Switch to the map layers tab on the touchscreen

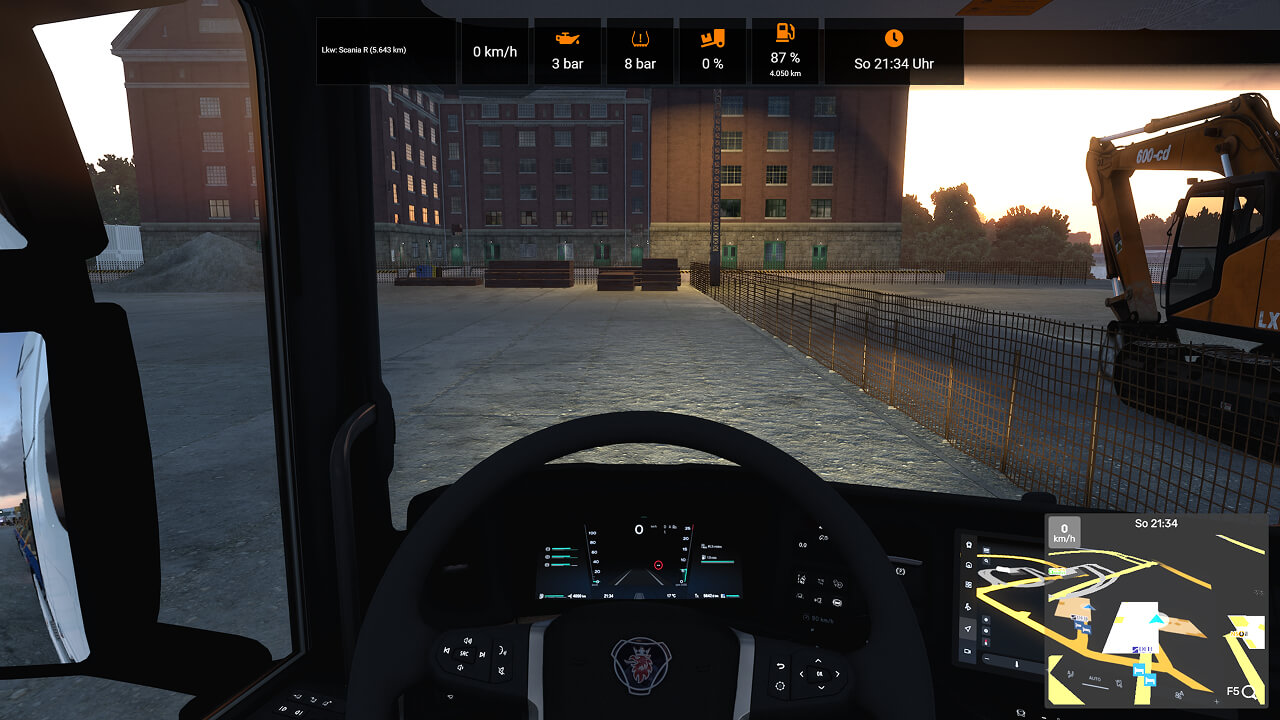pos(969,584)
